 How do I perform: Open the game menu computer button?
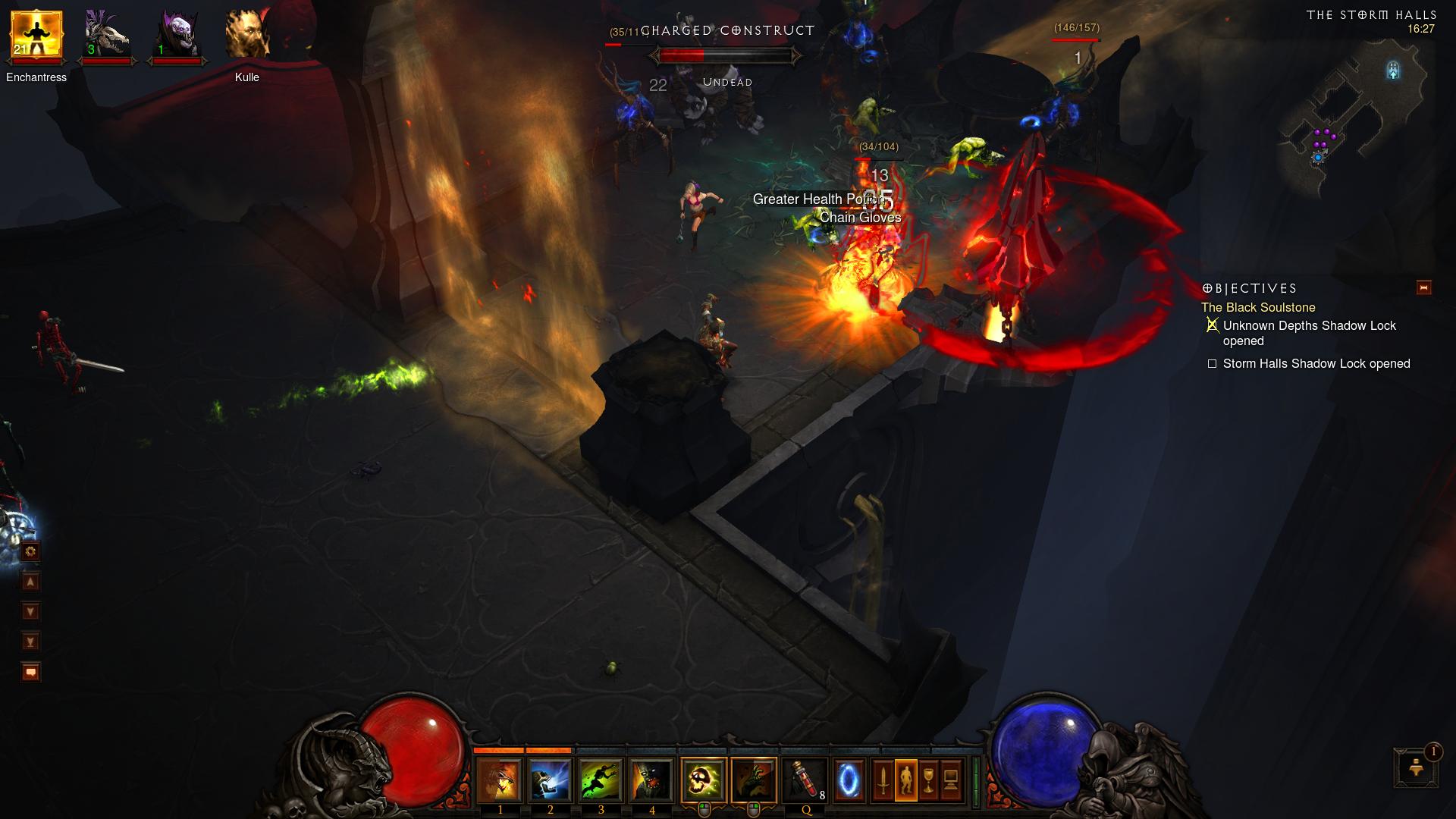tap(951, 780)
